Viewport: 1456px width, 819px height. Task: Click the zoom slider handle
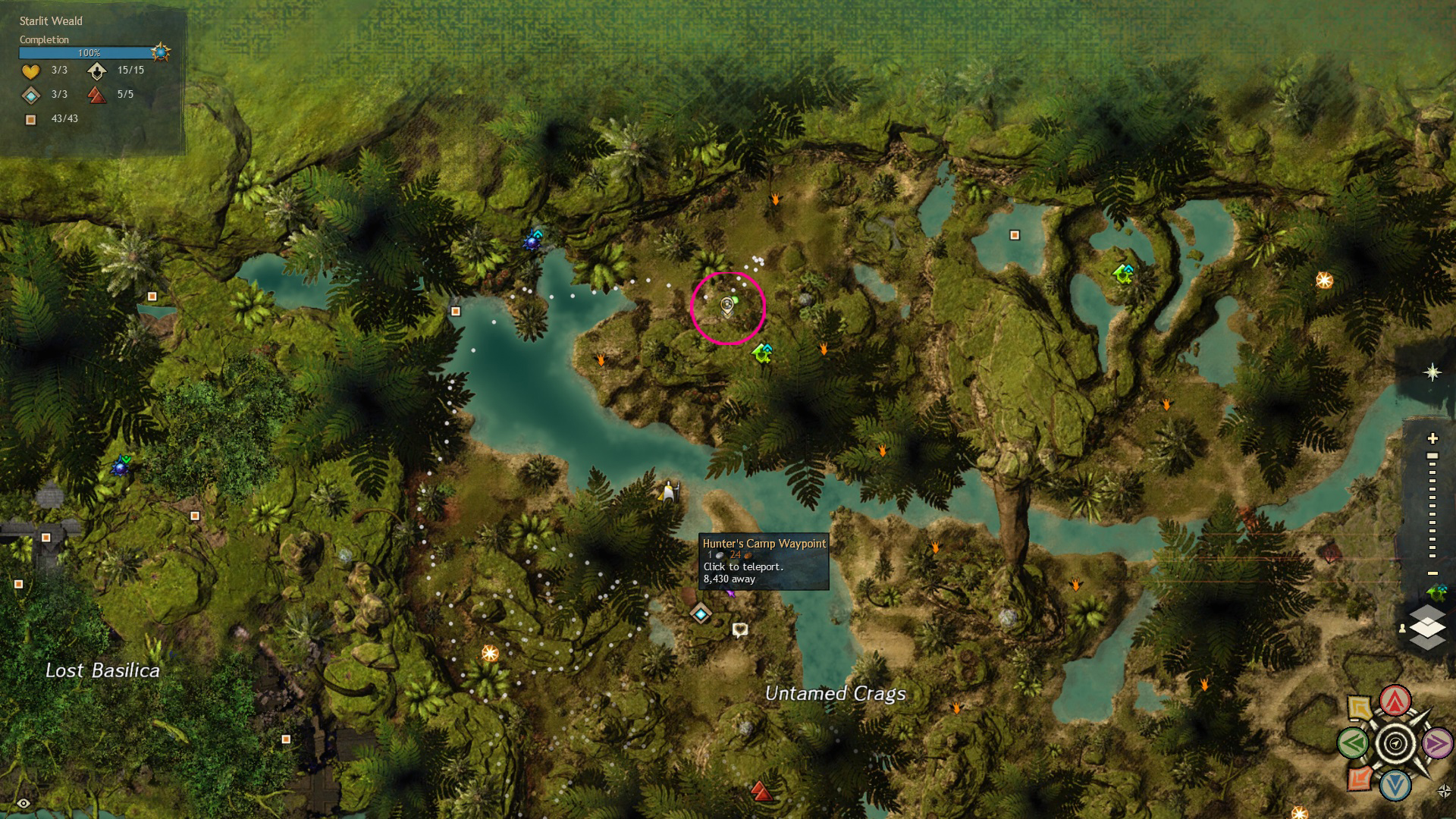pyautogui.click(x=1432, y=457)
